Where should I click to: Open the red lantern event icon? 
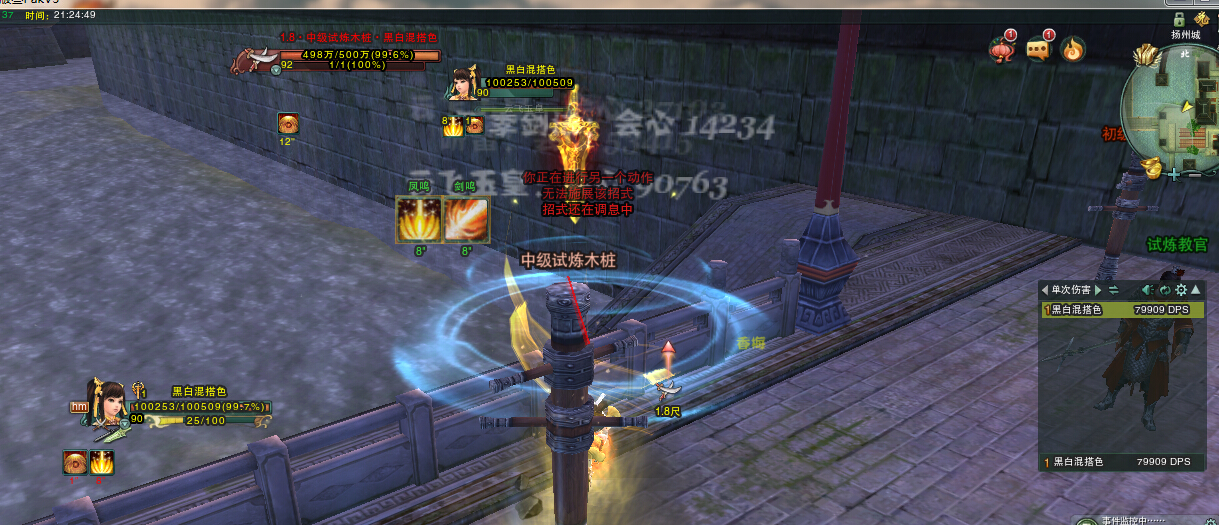(1001, 49)
